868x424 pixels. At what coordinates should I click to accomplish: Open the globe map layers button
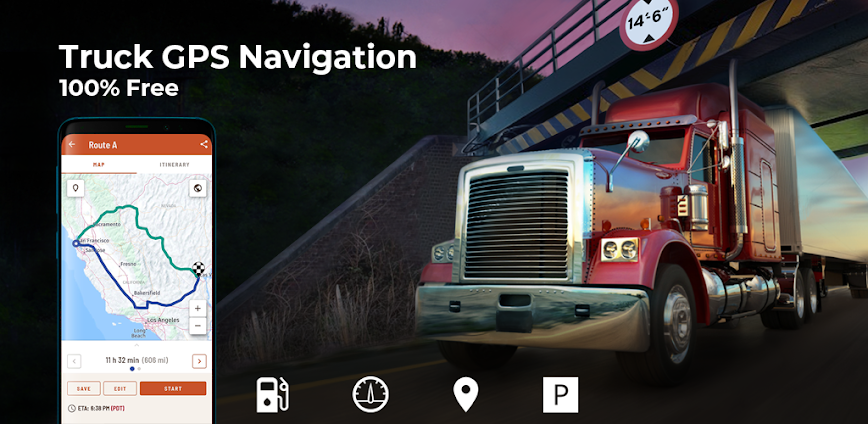point(197,187)
